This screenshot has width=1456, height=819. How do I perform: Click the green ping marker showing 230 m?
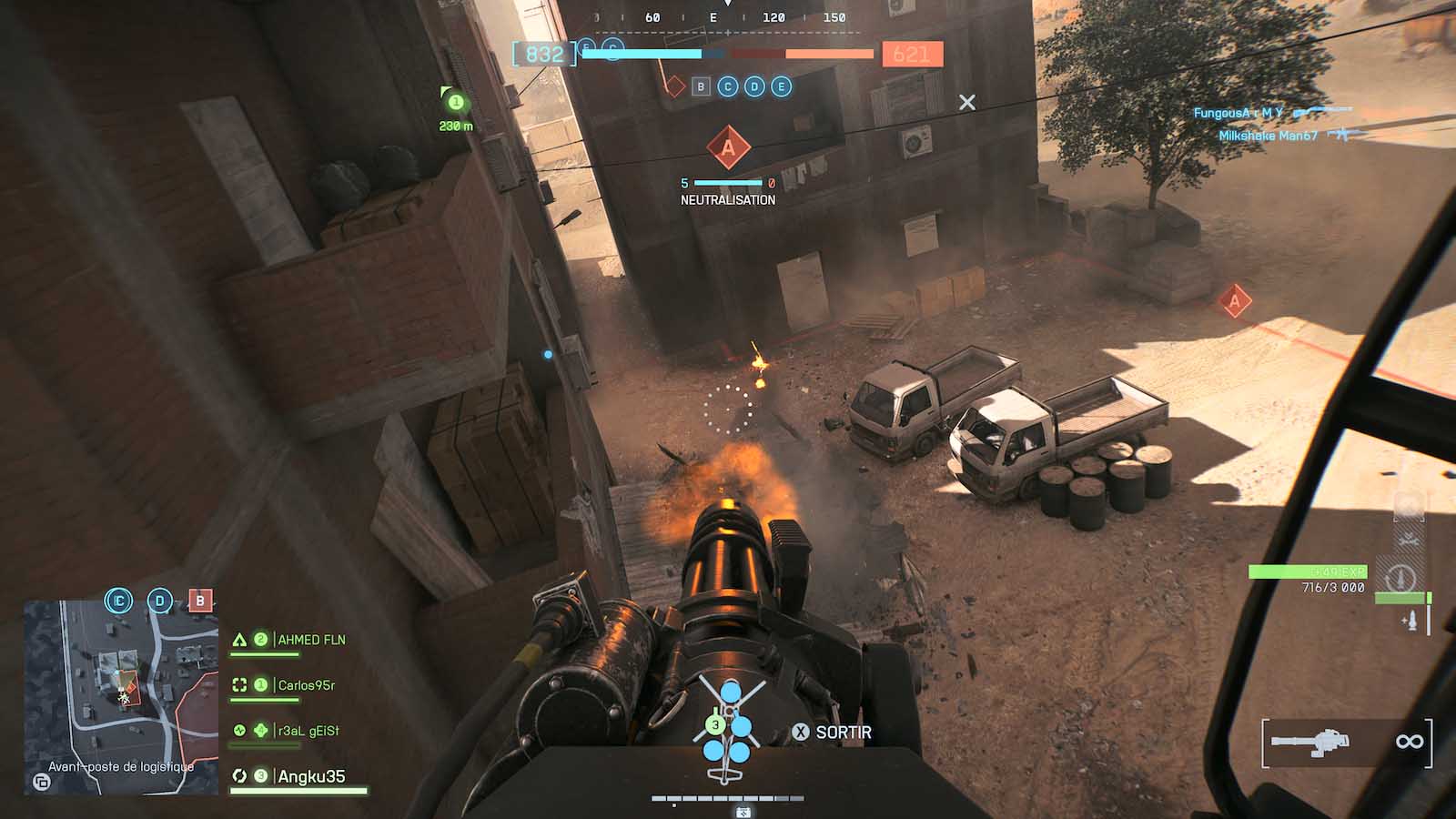tap(455, 103)
